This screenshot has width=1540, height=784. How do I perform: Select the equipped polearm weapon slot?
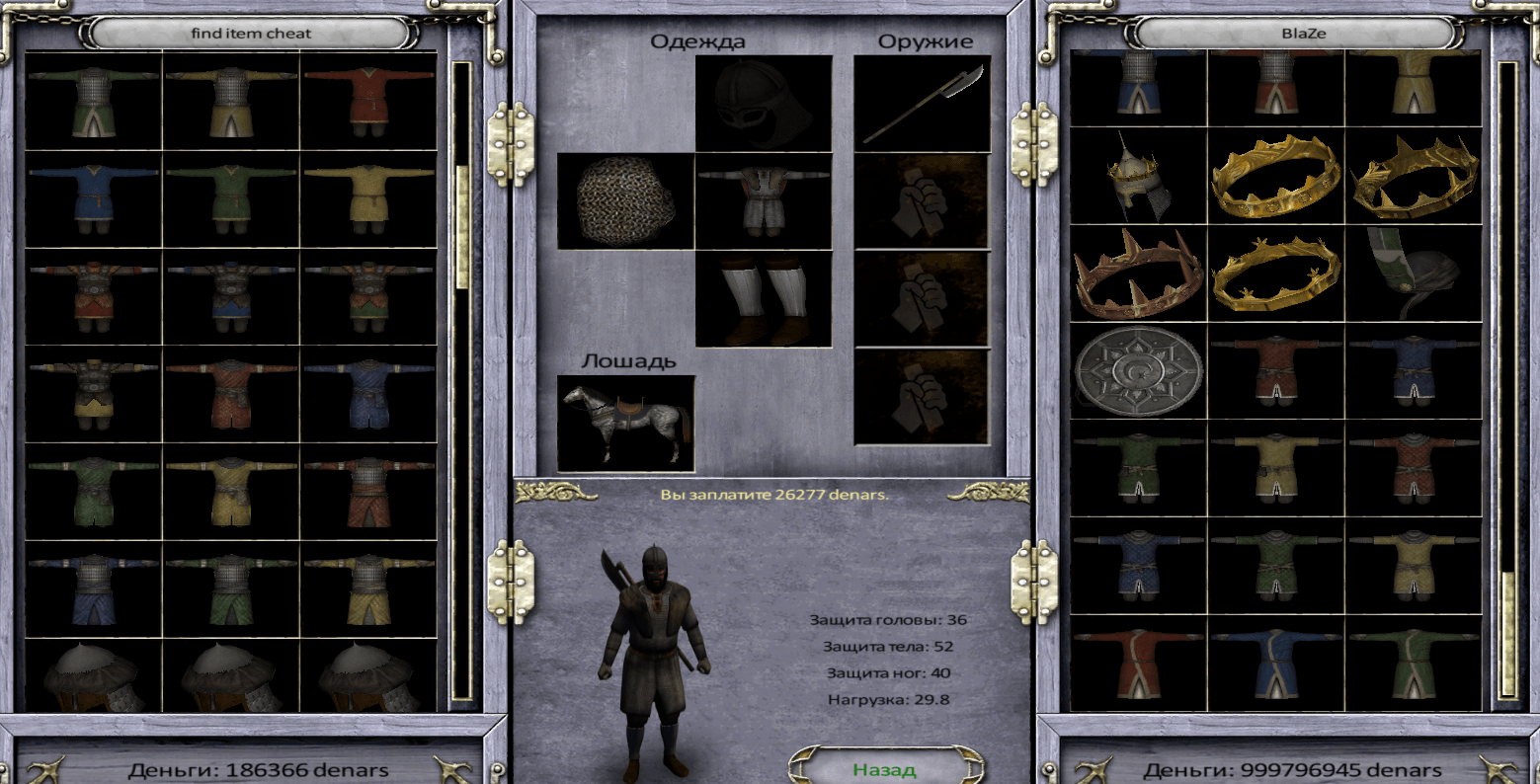[x=922, y=103]
